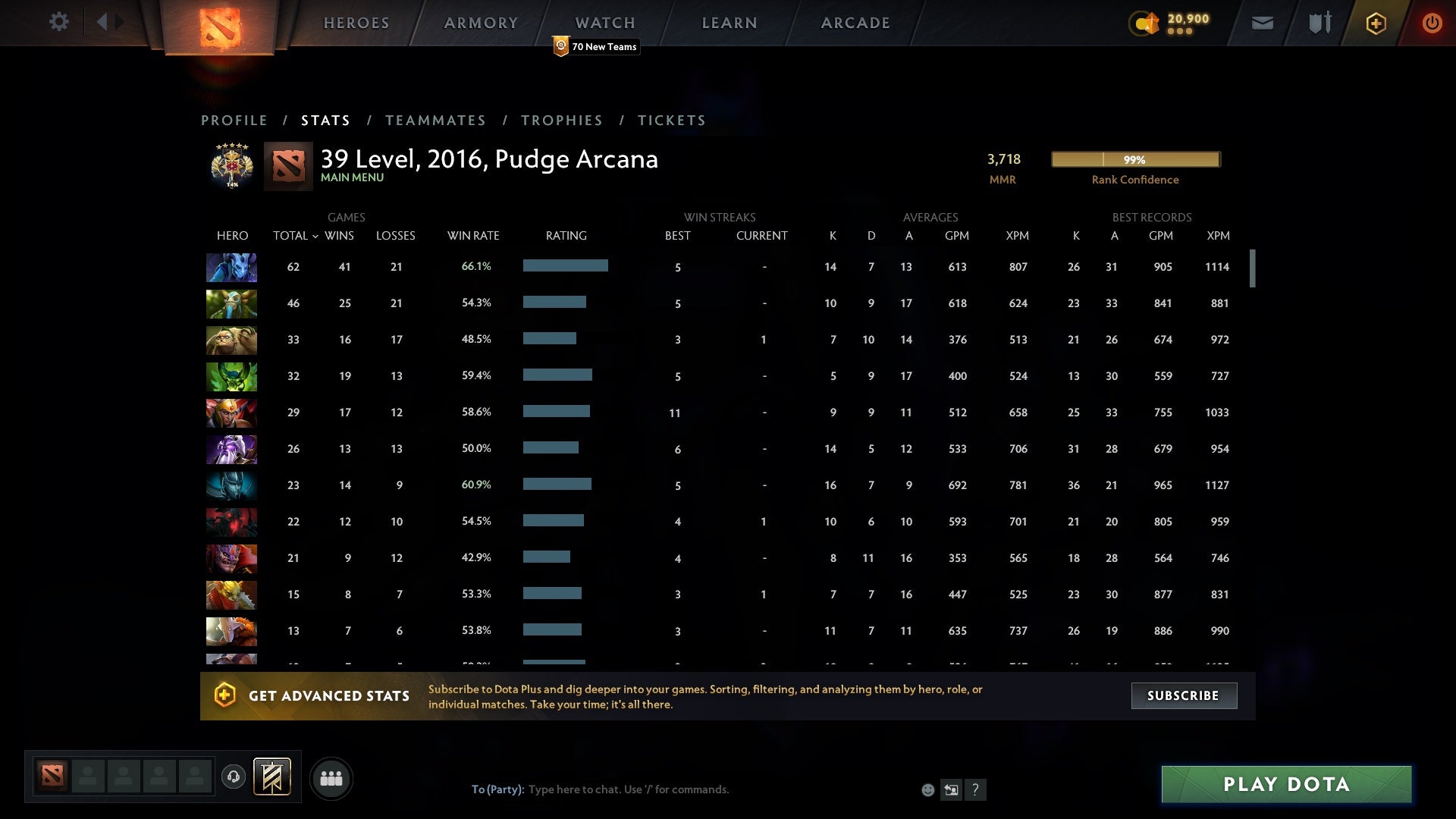Open the Watch menu

tap(604, 22)
